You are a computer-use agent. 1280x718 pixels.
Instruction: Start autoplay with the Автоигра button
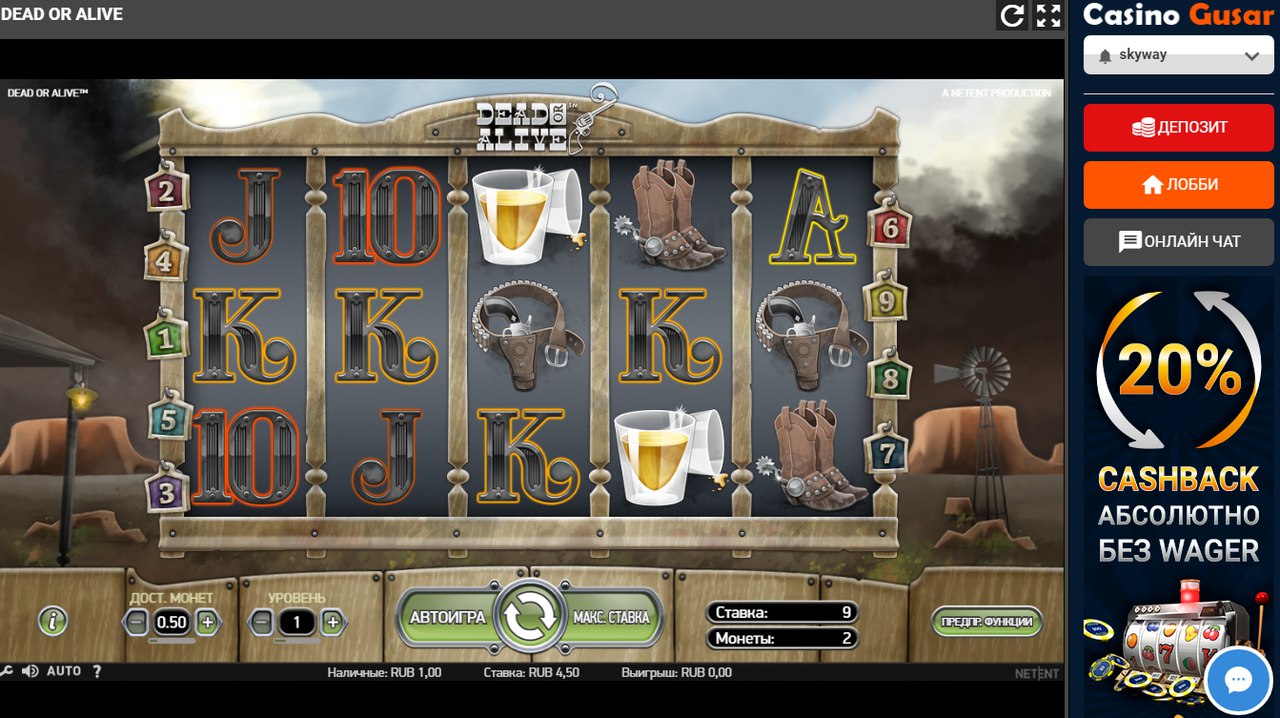tap(447, 617)
